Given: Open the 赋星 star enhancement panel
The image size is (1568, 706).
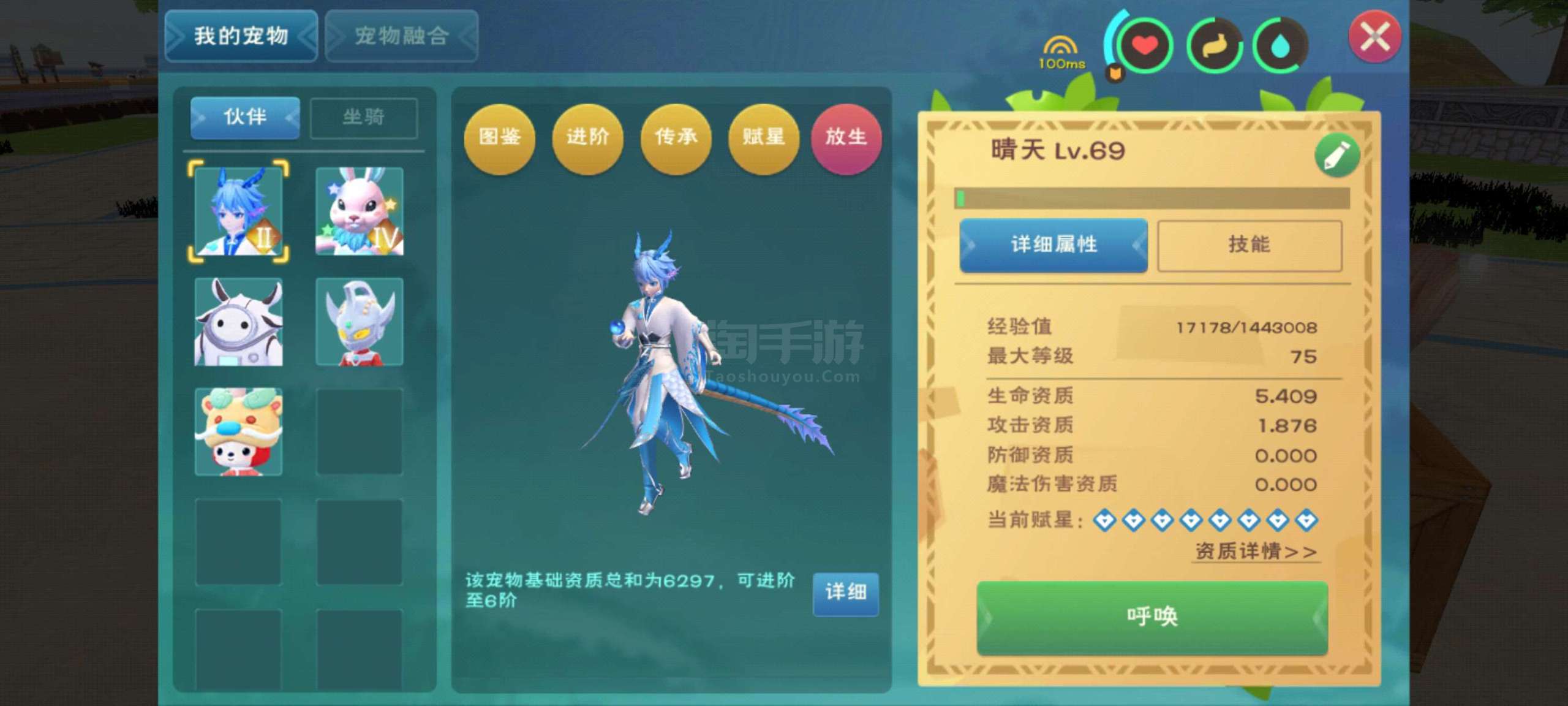Looking at the screenshot, I should coord(763,140).
